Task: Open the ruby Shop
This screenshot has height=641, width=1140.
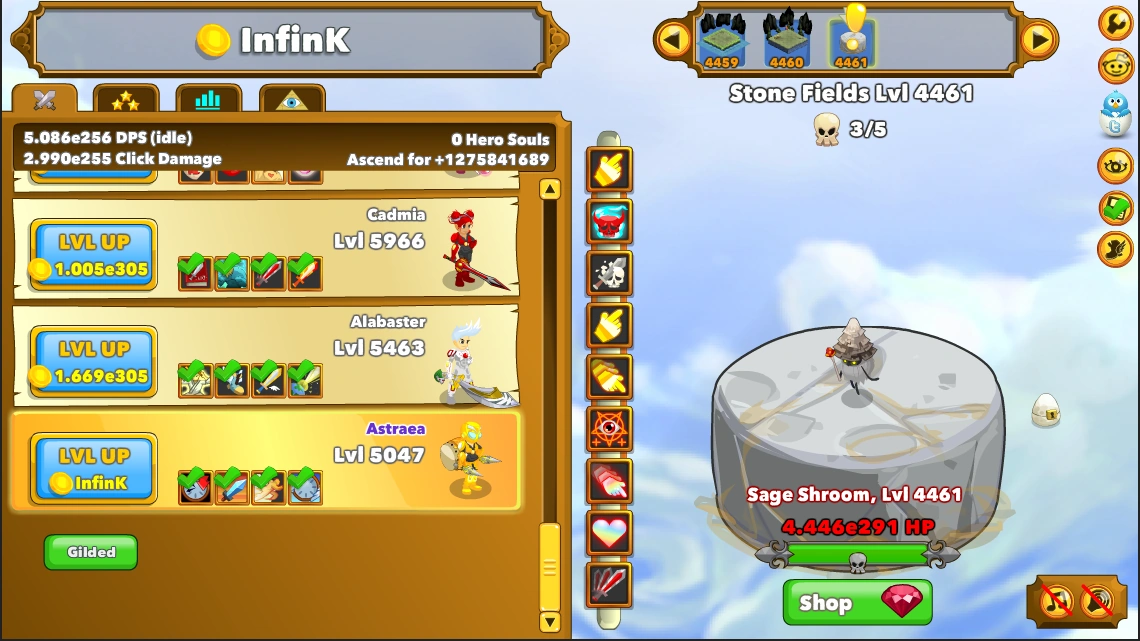Action: [857, 603]
